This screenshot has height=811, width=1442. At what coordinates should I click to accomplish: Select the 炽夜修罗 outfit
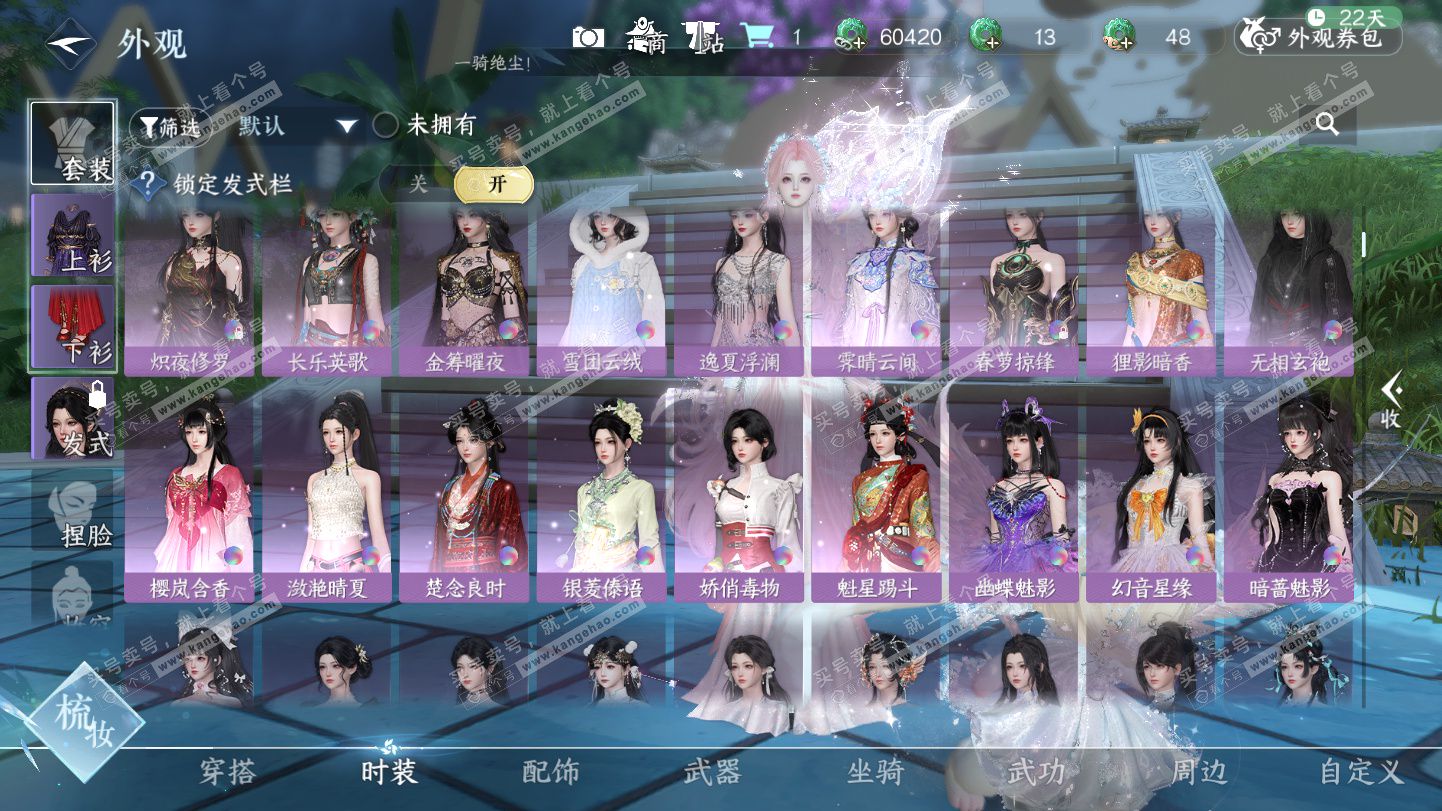[192, 288]
